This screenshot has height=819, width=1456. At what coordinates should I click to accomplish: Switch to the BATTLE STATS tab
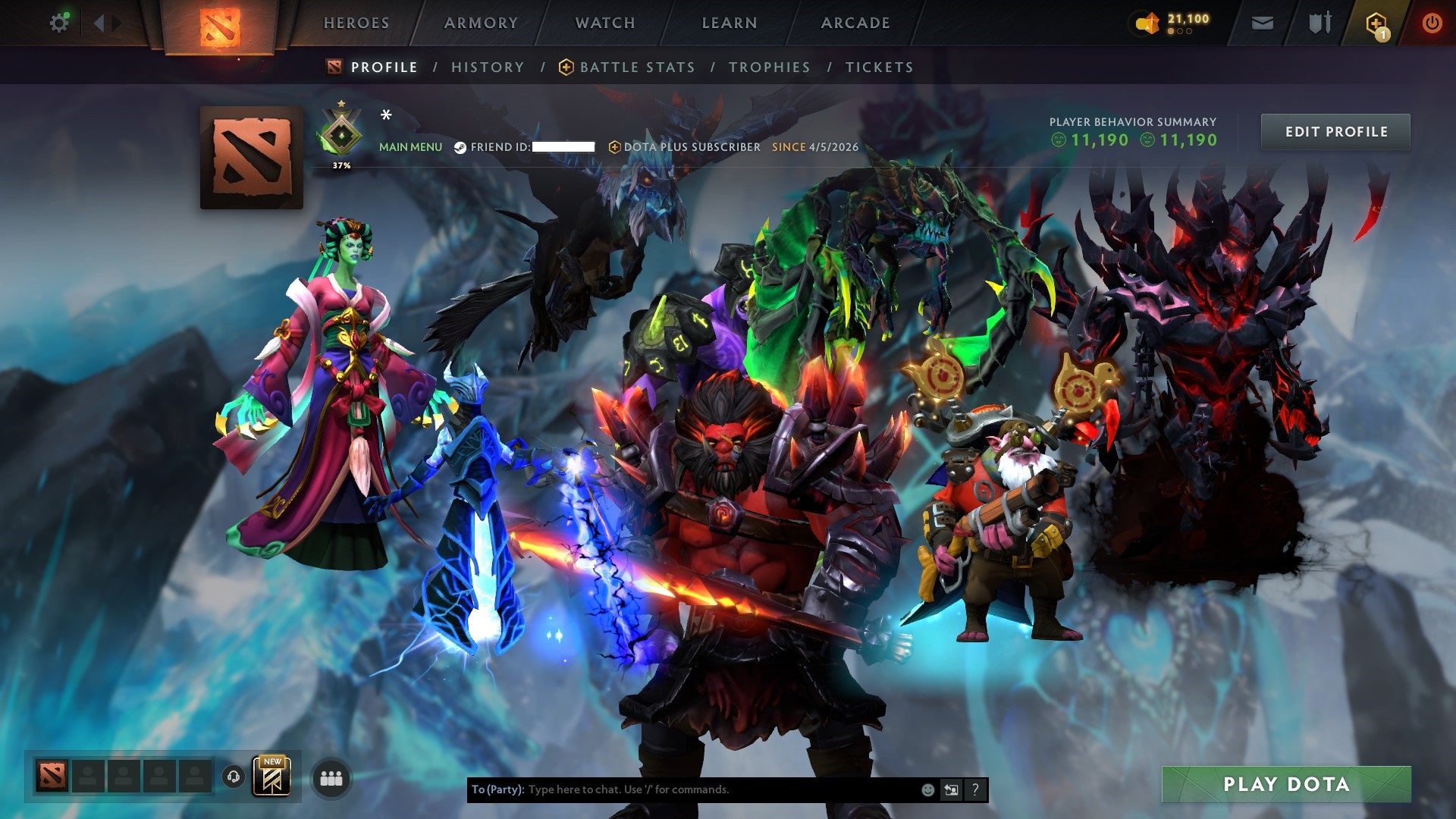point(636,67)
